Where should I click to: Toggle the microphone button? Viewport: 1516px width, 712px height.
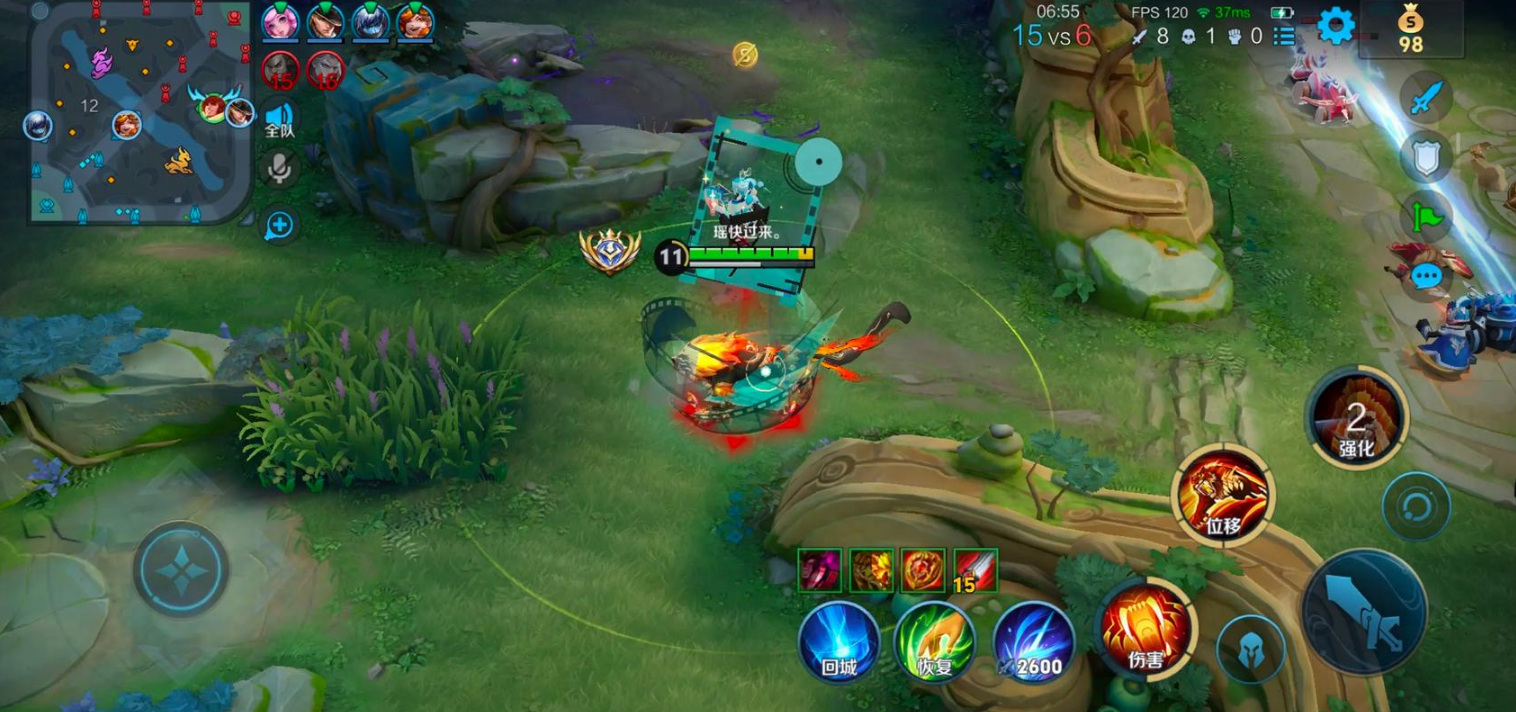[x=279, y=168]
